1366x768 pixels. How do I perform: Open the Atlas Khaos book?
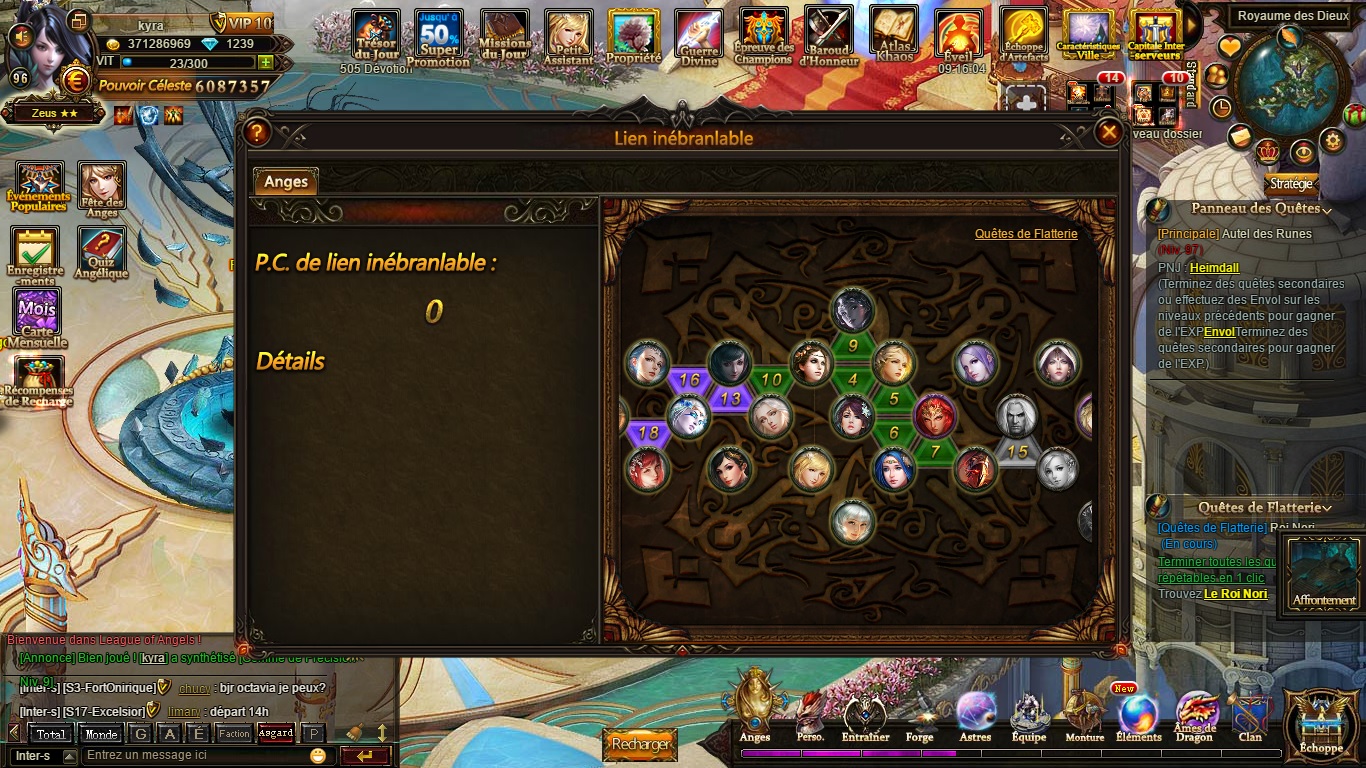pos(894,34)
